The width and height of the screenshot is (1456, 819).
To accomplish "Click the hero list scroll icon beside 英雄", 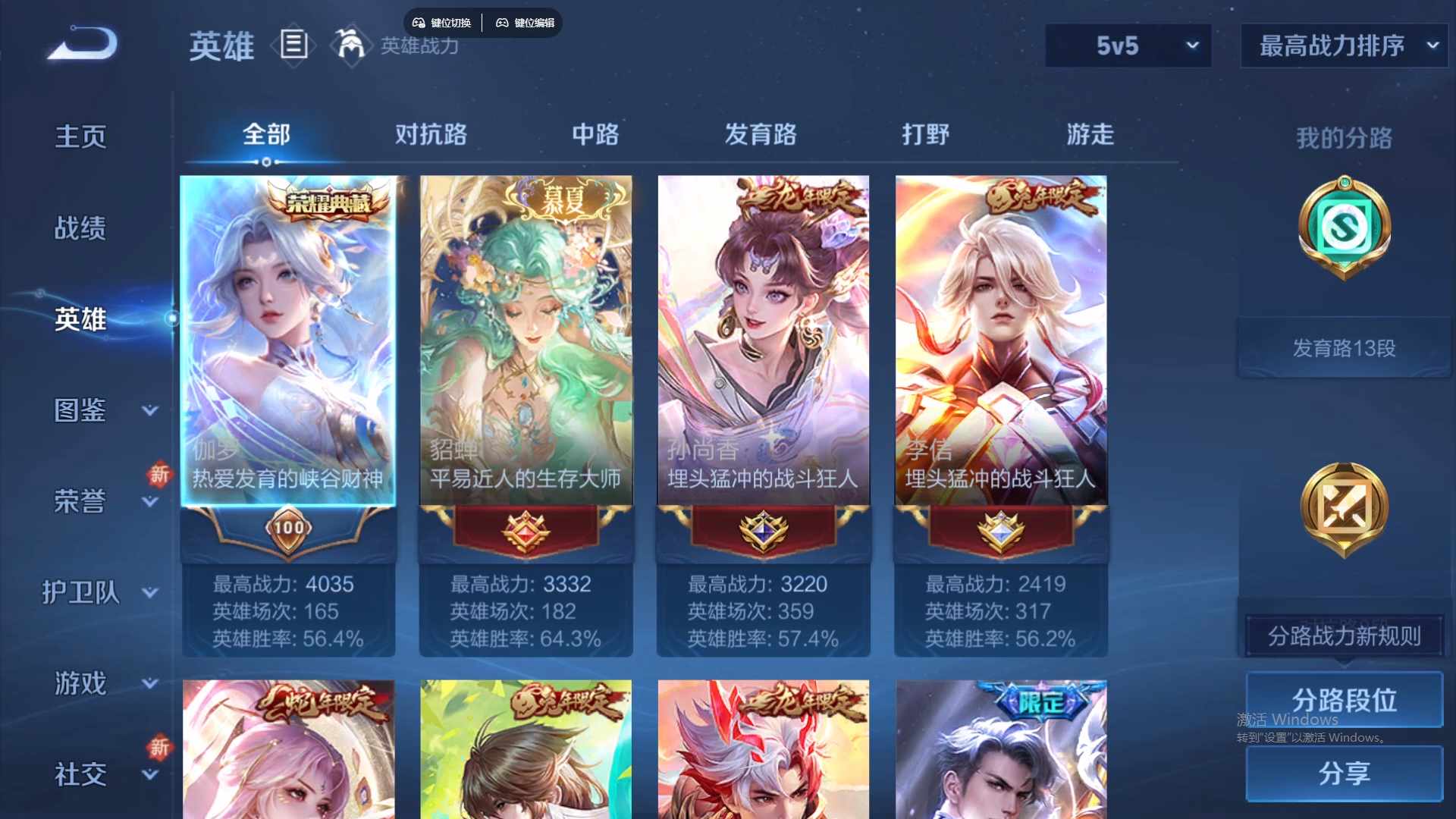I will click(x=293, y=45).
